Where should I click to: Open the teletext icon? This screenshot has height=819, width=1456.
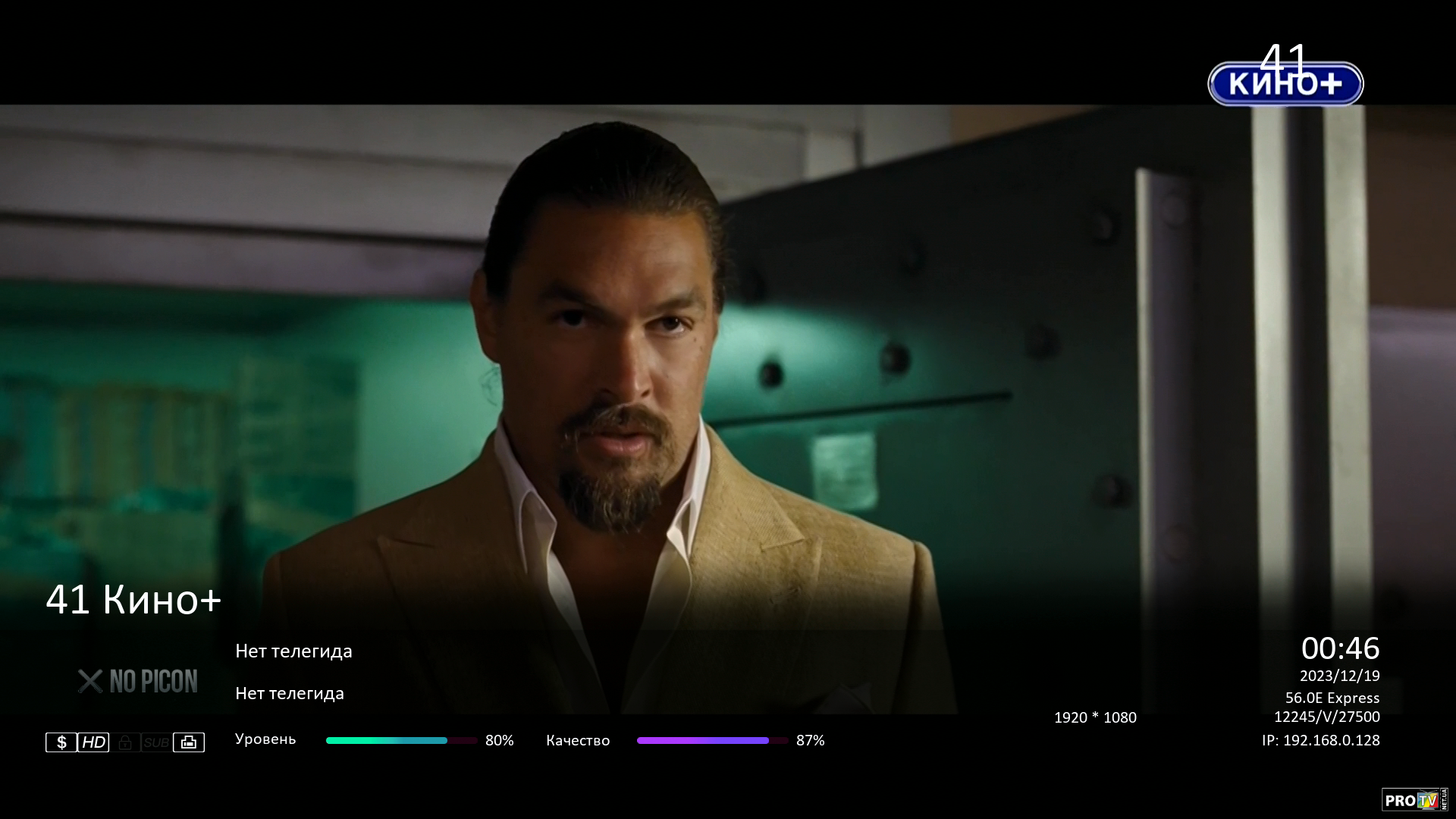(189, 742)
